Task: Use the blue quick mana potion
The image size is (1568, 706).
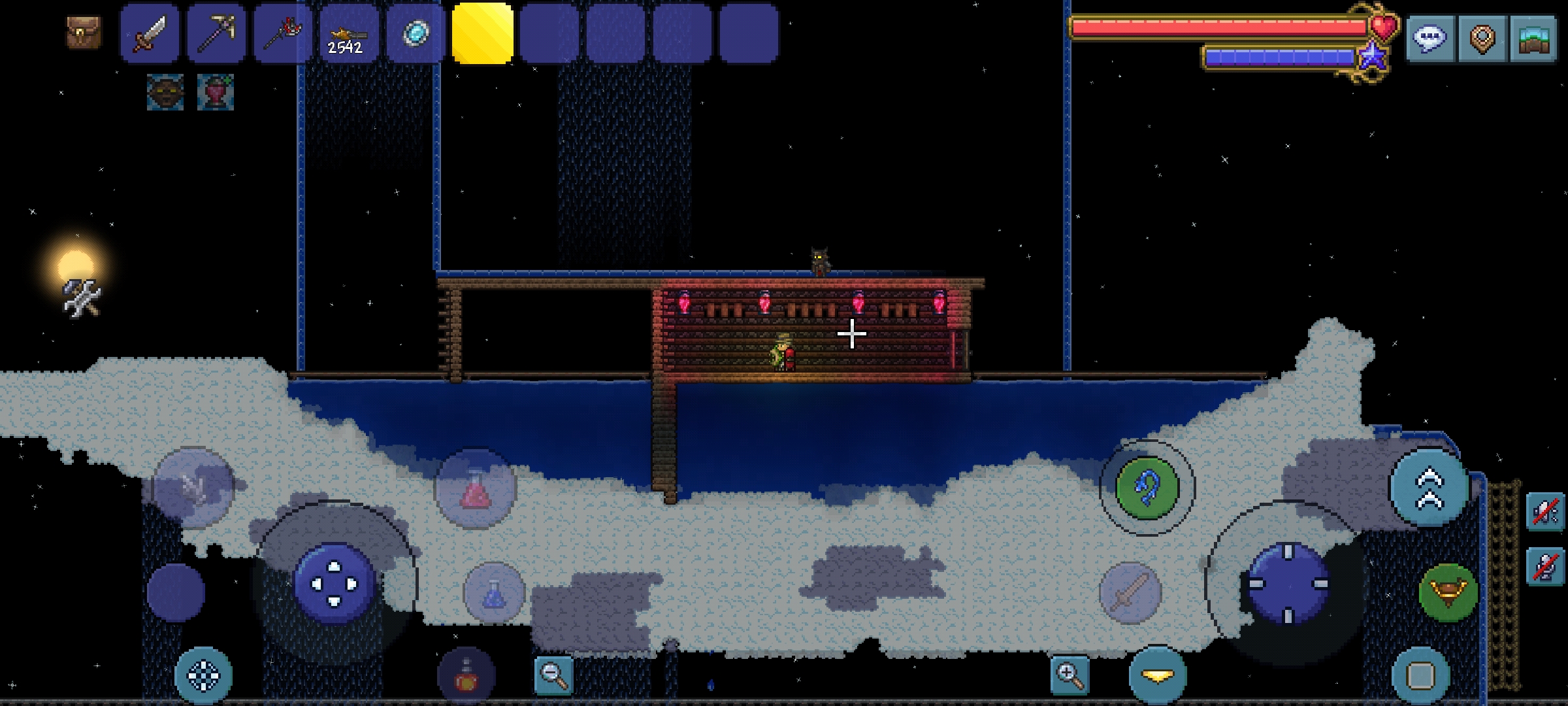Action: pyautogui.click(x=494, y=592)
